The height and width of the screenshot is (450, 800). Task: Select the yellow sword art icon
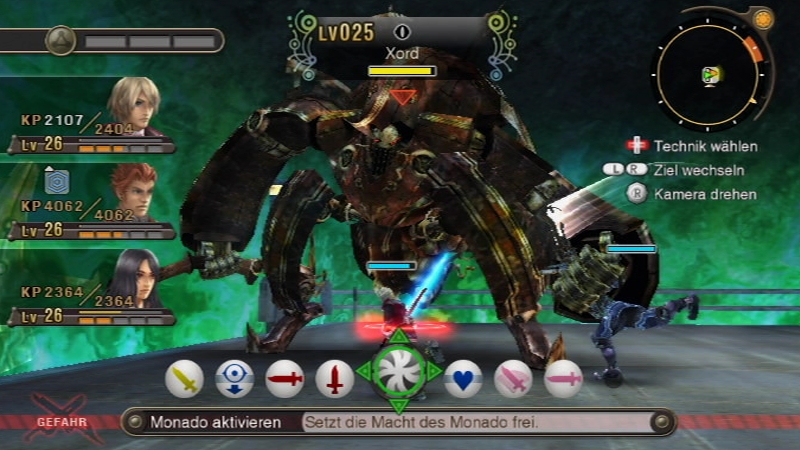[x=184, y=379]
